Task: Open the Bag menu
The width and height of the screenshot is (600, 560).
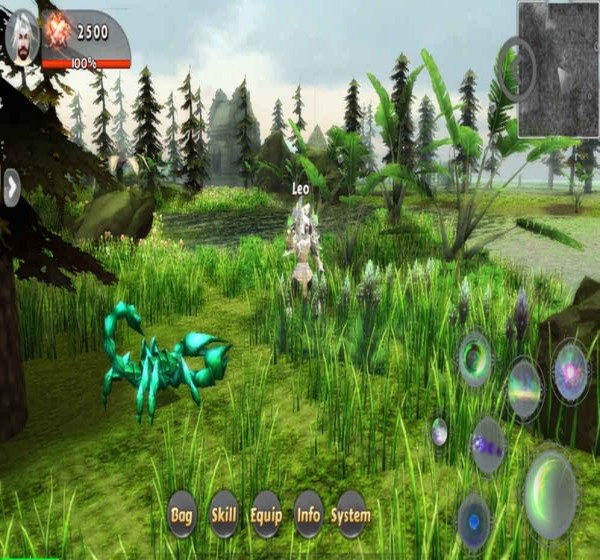Action: pos(181,514)
